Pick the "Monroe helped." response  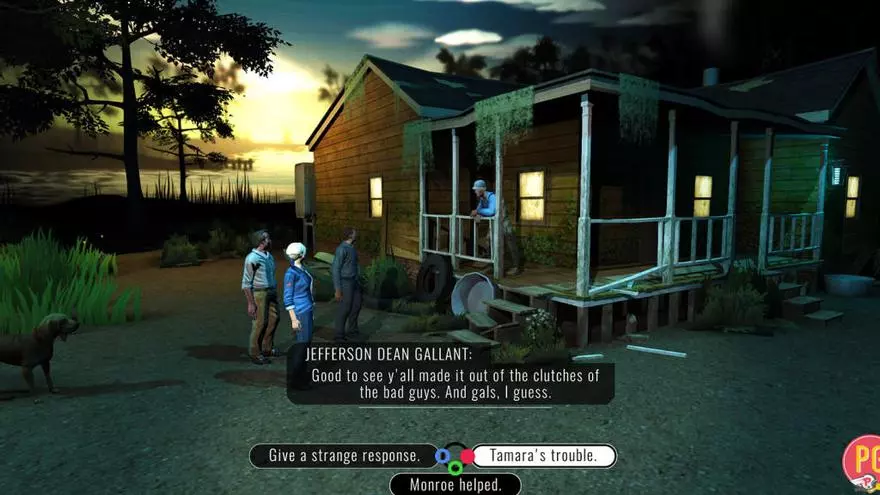click(x=455, y=485)
